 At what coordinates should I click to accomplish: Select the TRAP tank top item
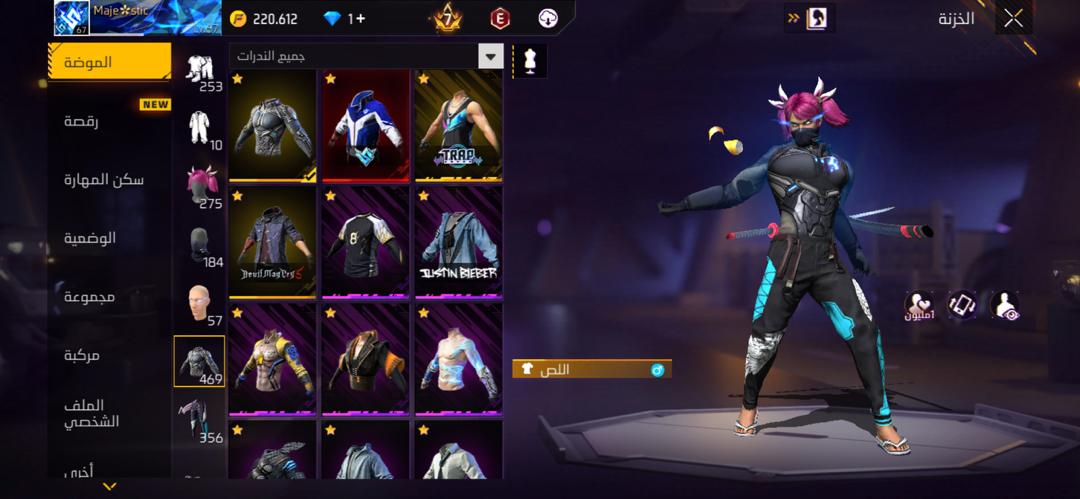click(458, 125)
